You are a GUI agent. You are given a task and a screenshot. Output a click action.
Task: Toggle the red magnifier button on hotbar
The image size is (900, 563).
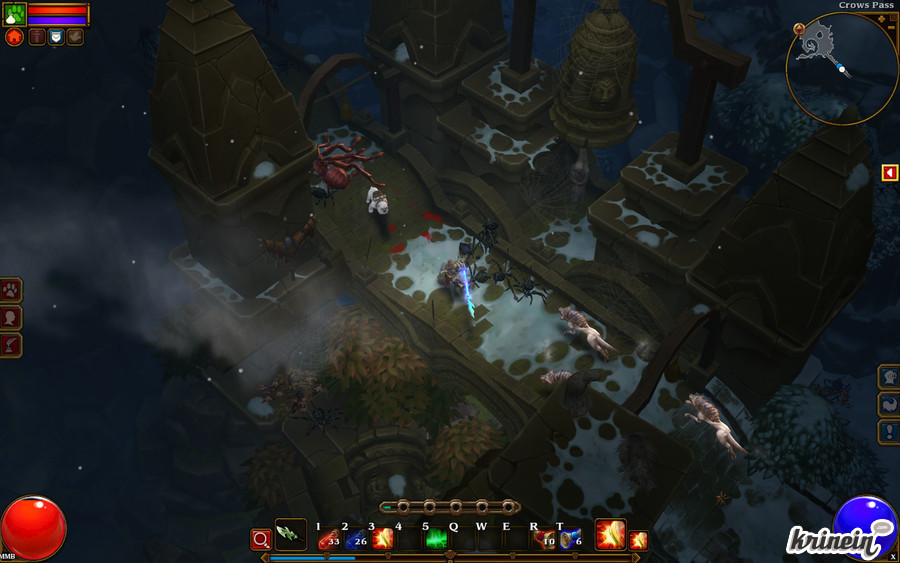pos(261,540)
